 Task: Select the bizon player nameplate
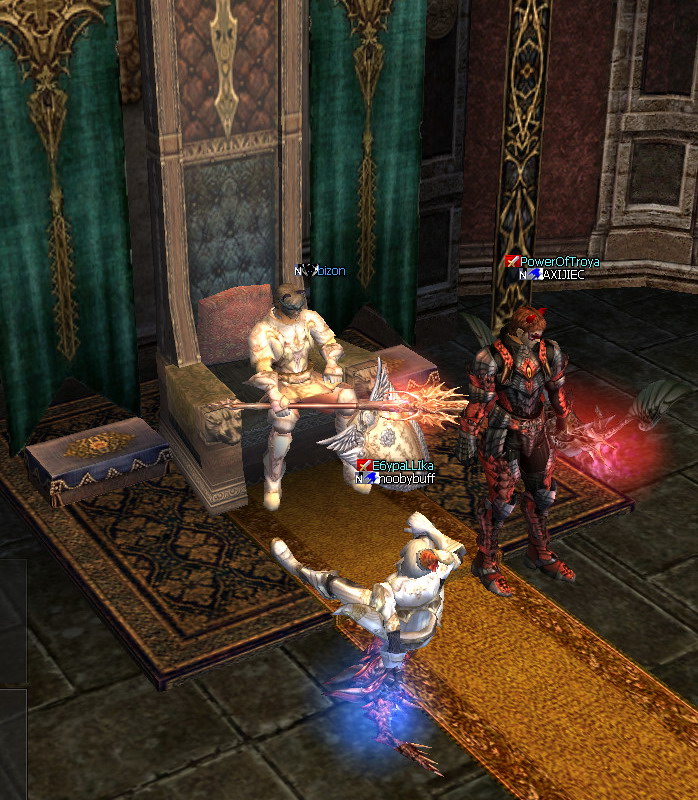tap(330, 271)
